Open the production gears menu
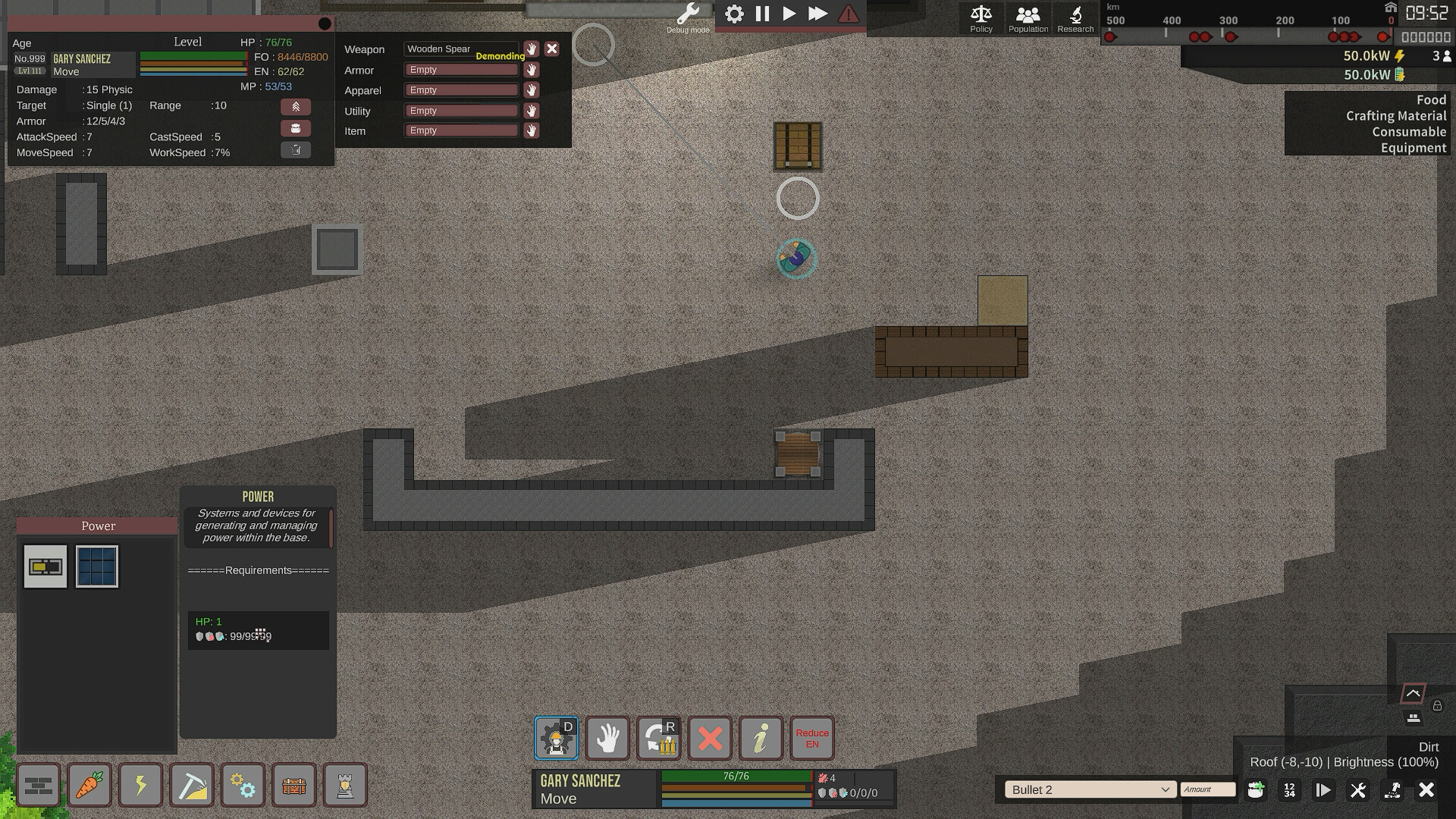The image size is (1456, 819). pyautogui.click(x=243, y=785)
